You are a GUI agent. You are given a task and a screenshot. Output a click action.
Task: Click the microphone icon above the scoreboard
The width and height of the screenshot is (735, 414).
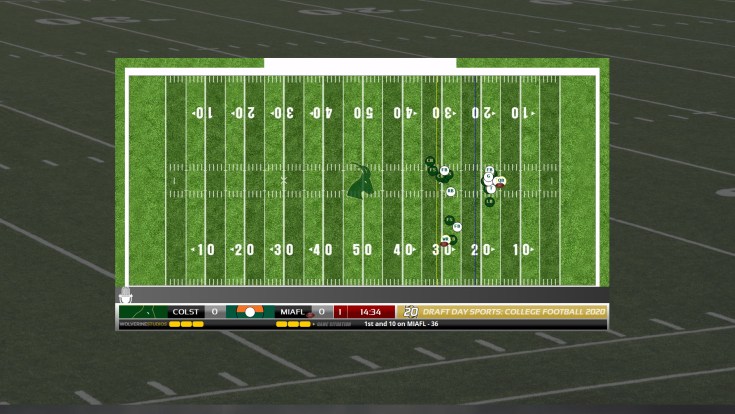pyautogui.click(x=125, y=296)
